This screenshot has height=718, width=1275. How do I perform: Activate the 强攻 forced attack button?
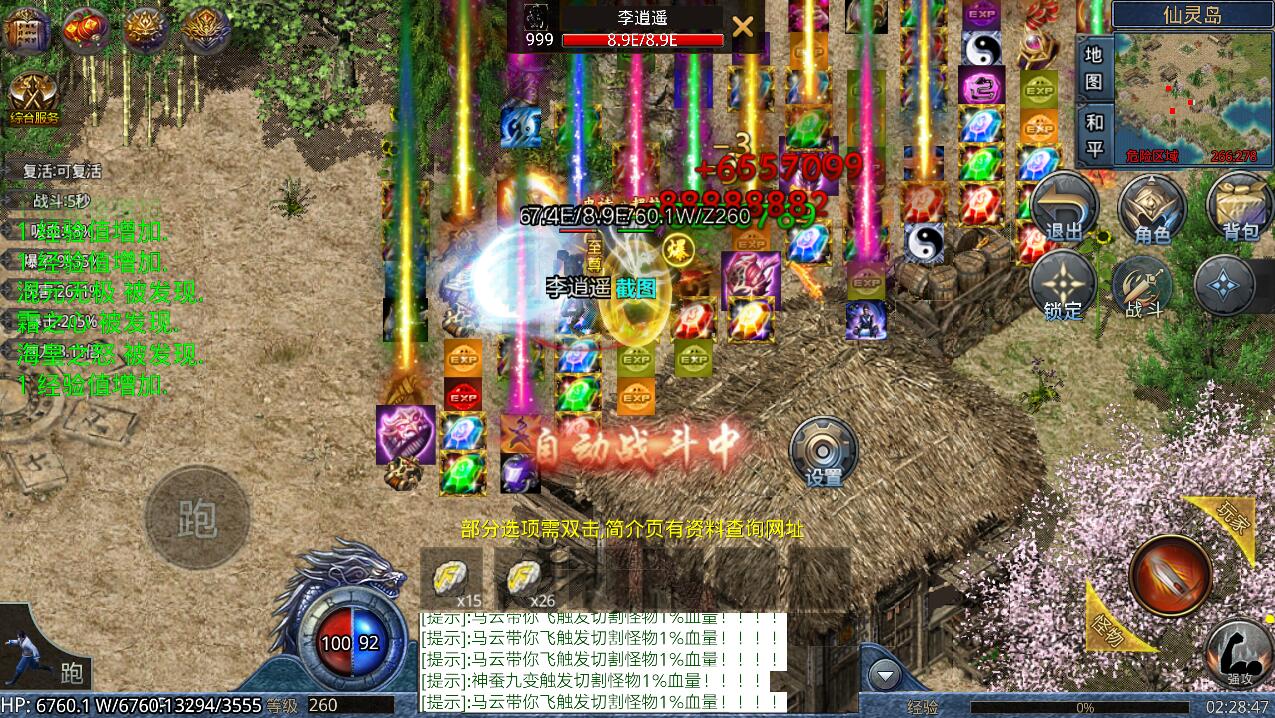1240,650
